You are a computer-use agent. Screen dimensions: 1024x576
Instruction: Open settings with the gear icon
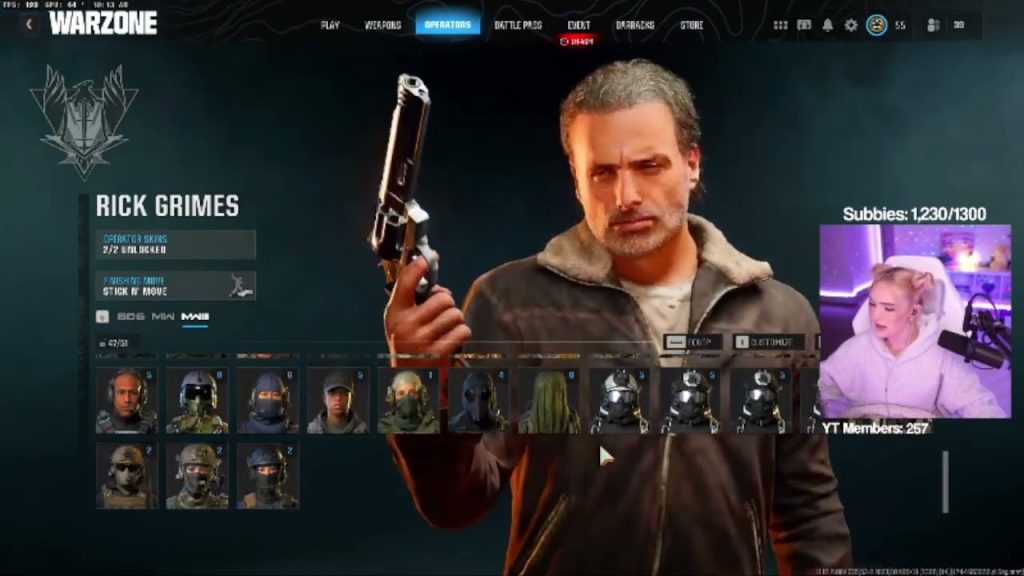point(851,25)
